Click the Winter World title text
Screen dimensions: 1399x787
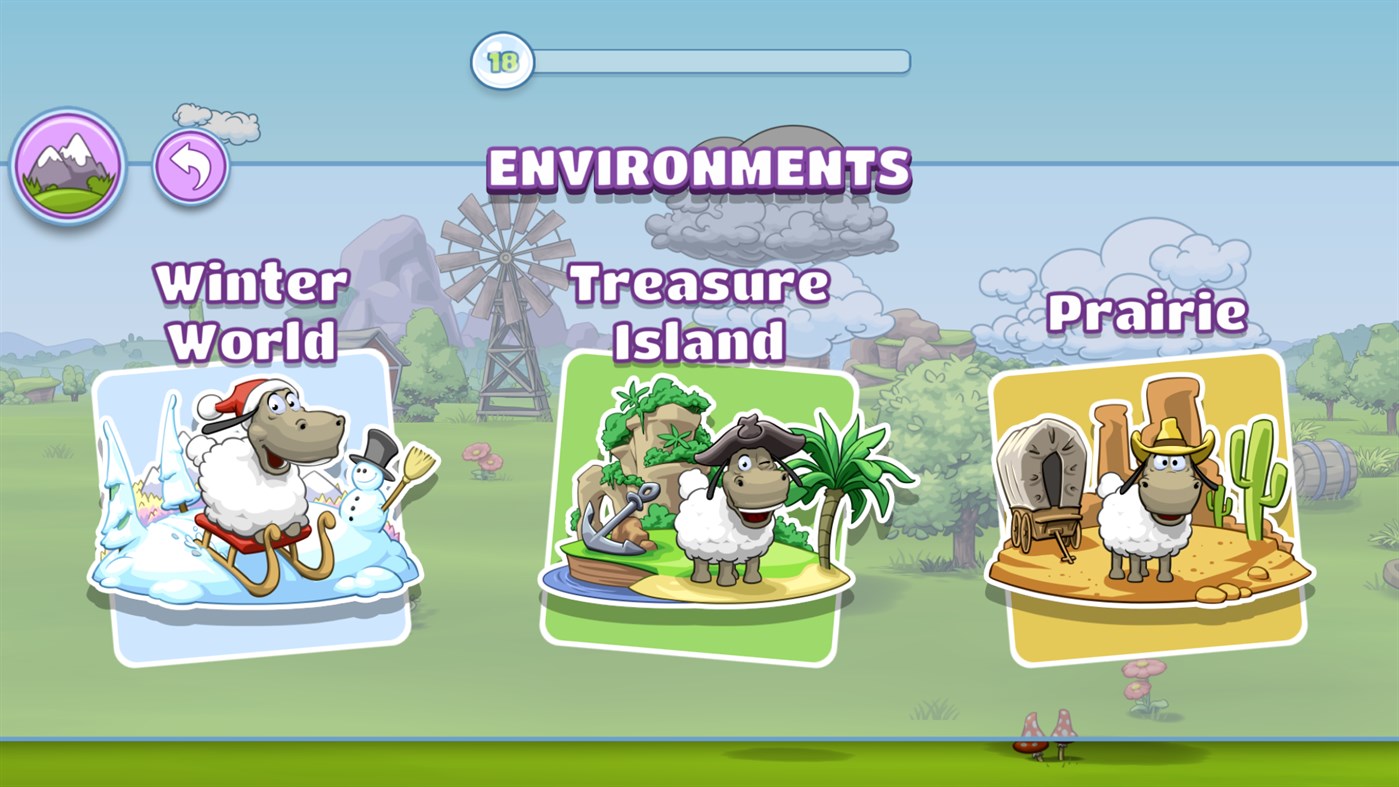coord(252,310)
